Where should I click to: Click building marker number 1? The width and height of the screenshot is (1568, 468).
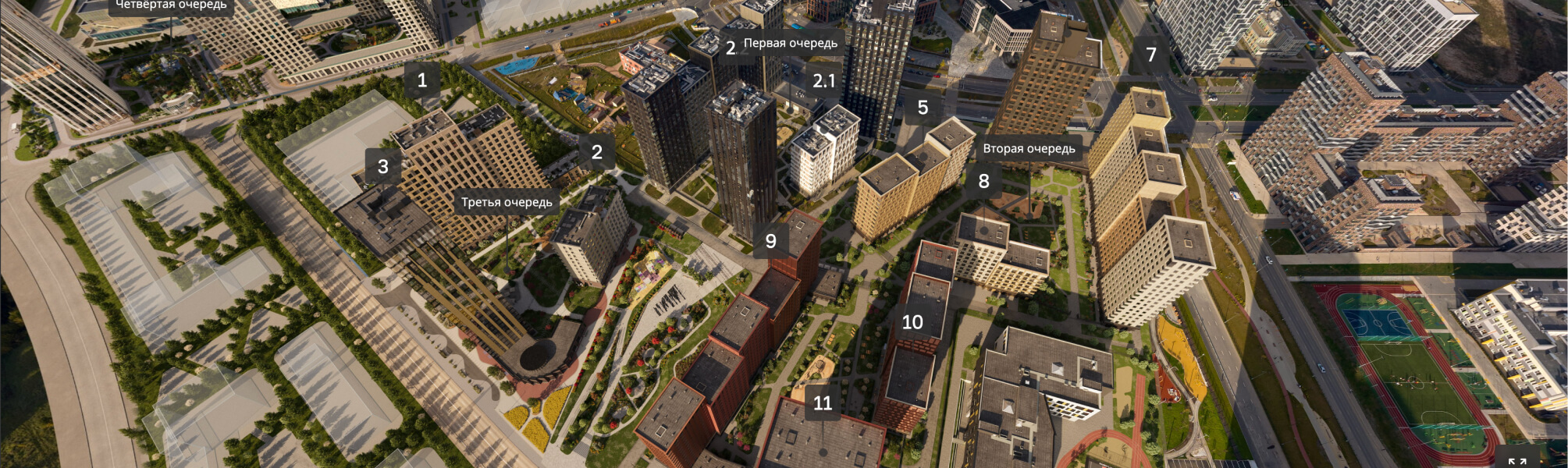[422, 80]
